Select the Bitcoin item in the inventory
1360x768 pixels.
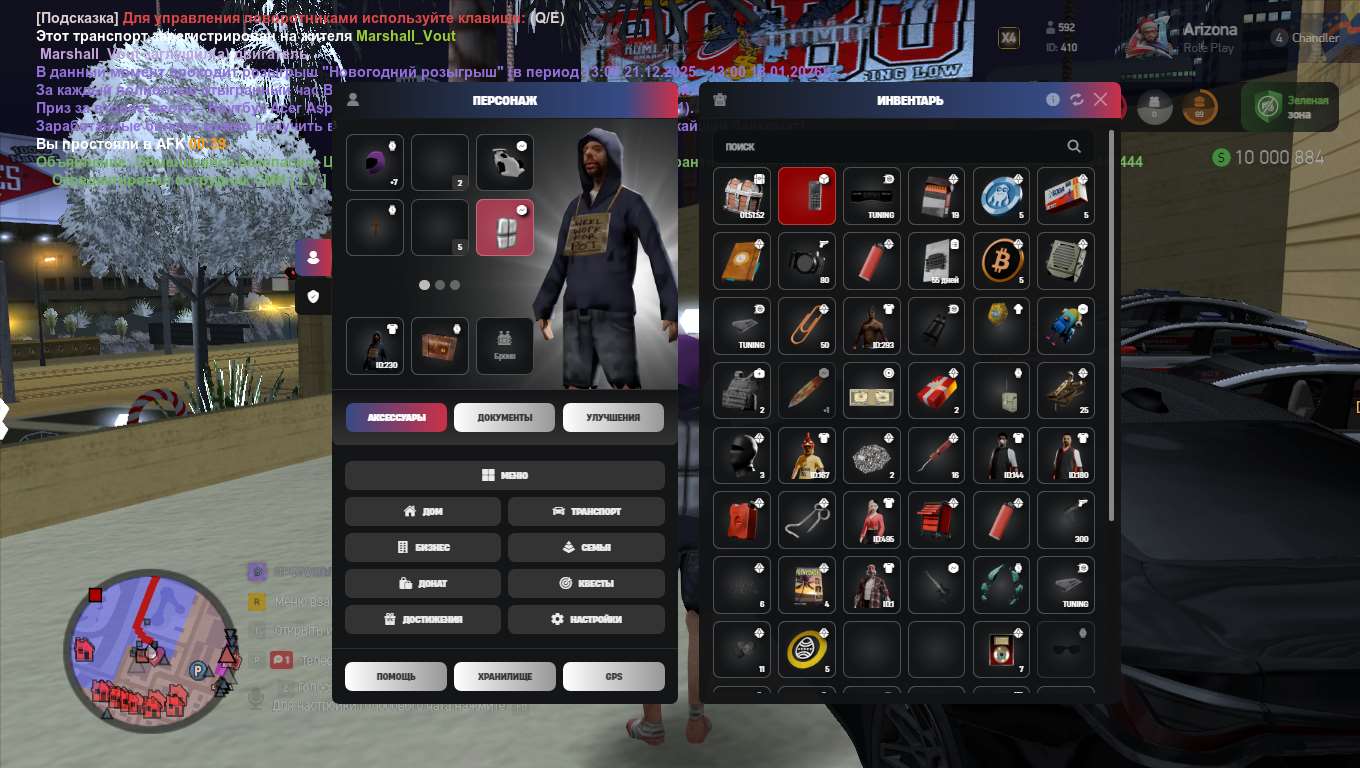(1001, 261)
